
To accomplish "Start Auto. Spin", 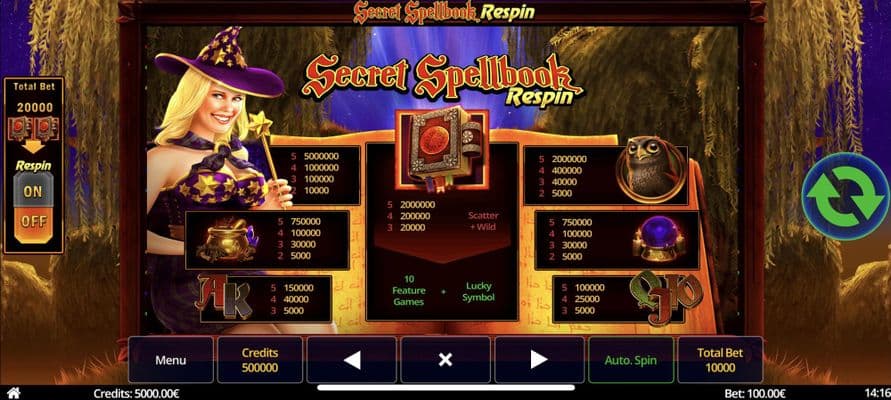I will click(630, 360).
